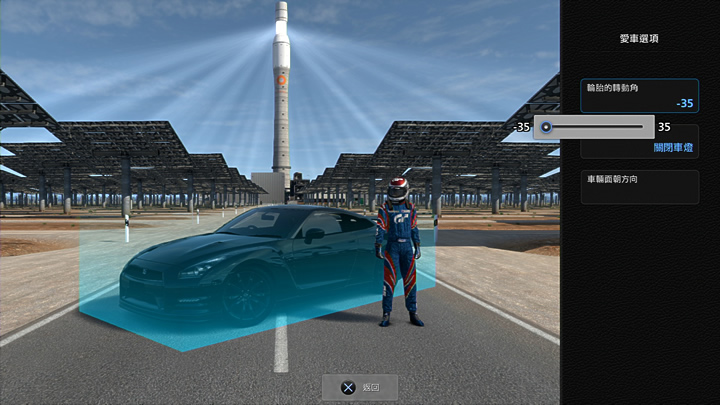The height and width of the screenshot is (405, 720).
Task: Open the 車輛面朝方向 option
Action: click(x=639, y=187)
